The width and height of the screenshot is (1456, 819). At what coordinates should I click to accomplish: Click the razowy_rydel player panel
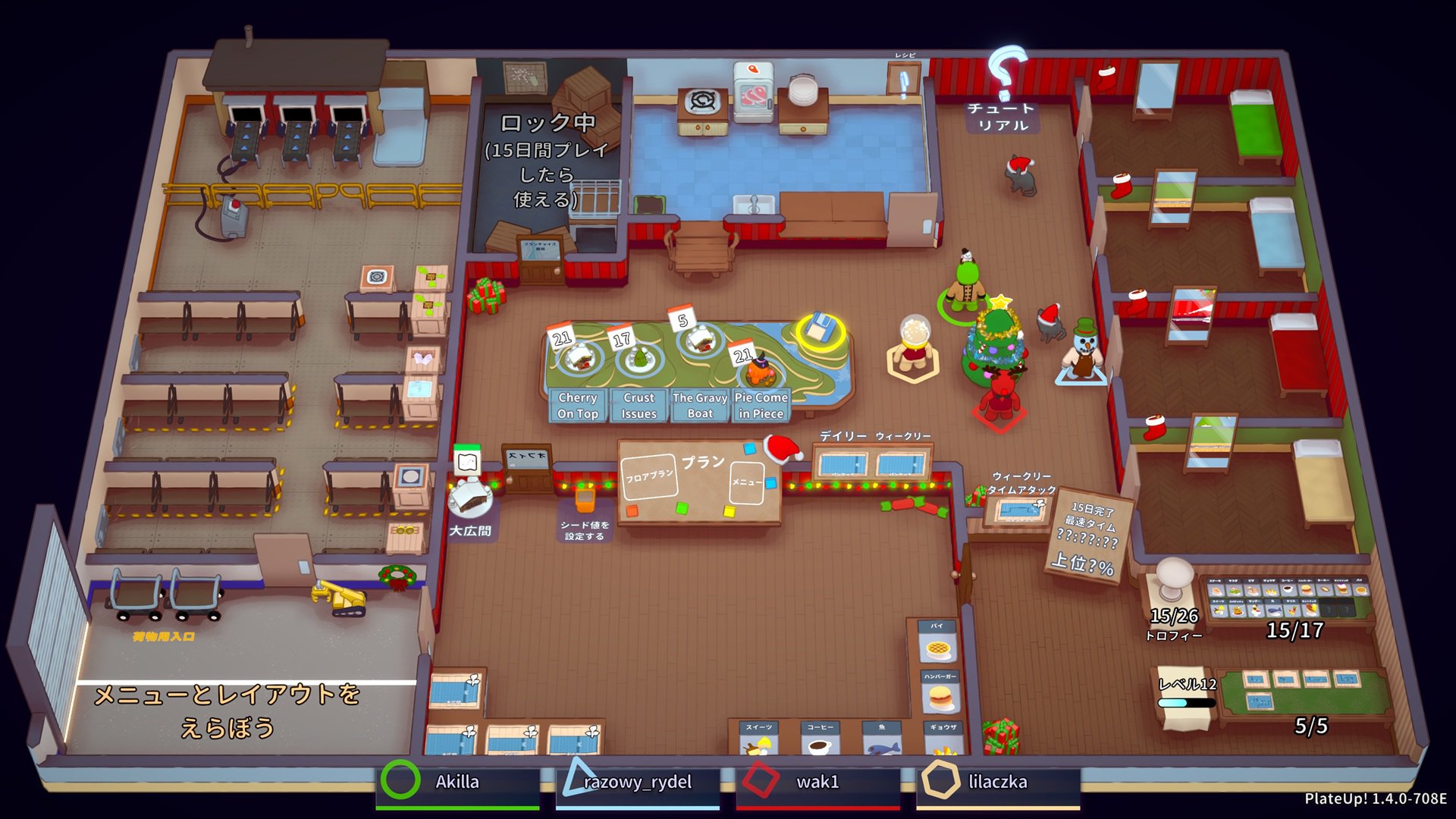point(637,783)
